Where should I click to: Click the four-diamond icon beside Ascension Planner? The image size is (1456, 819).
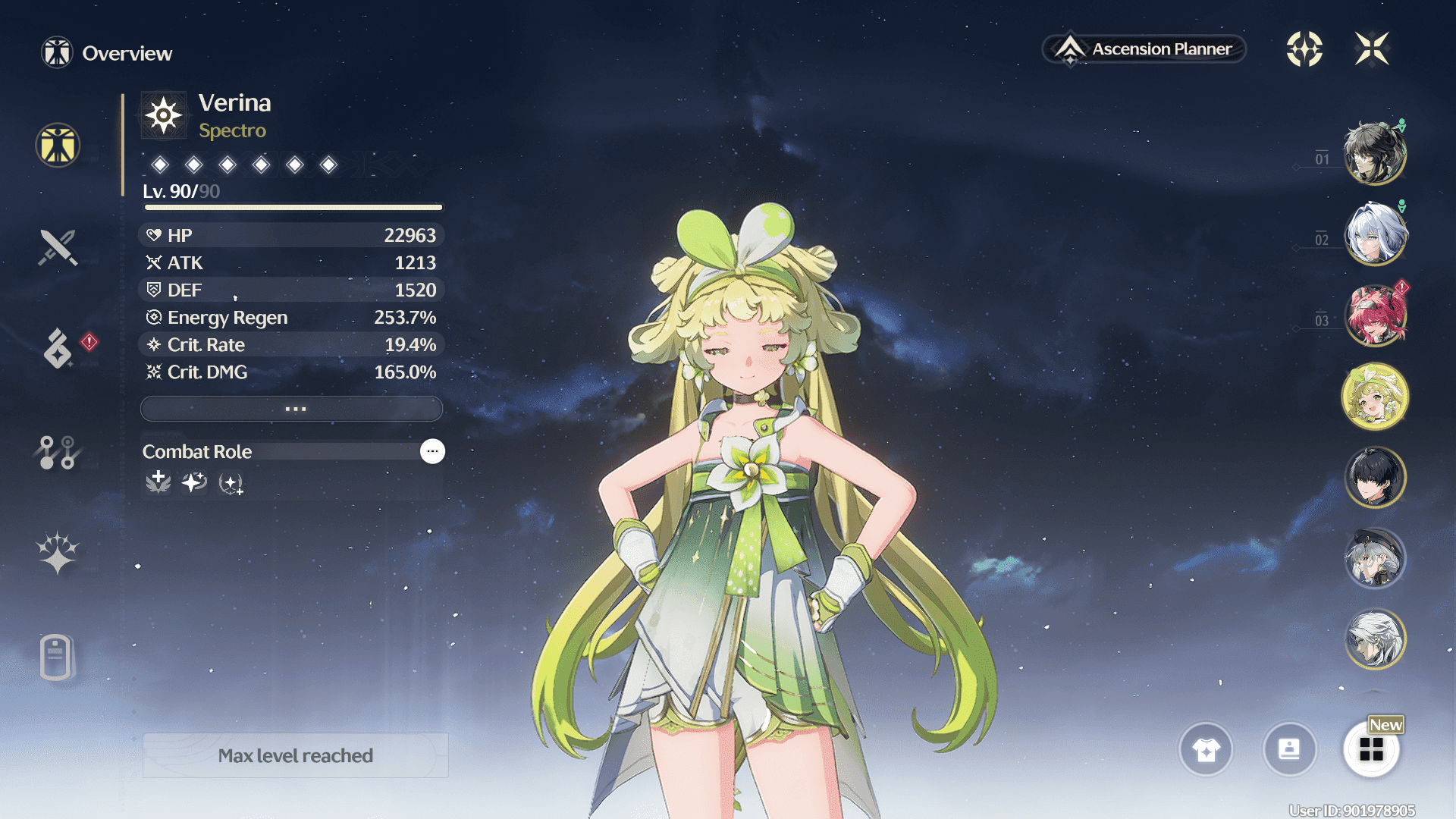pos(1304,49)
